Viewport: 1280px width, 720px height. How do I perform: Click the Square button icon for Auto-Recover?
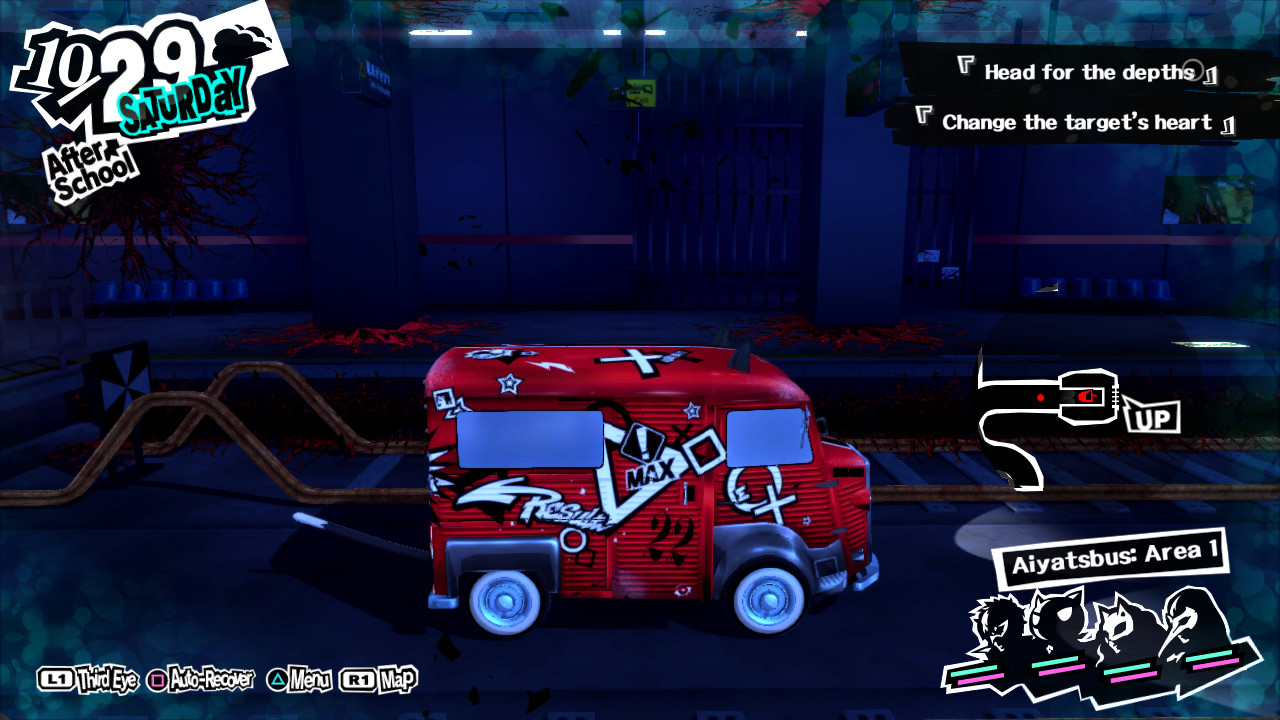(158, 677)
